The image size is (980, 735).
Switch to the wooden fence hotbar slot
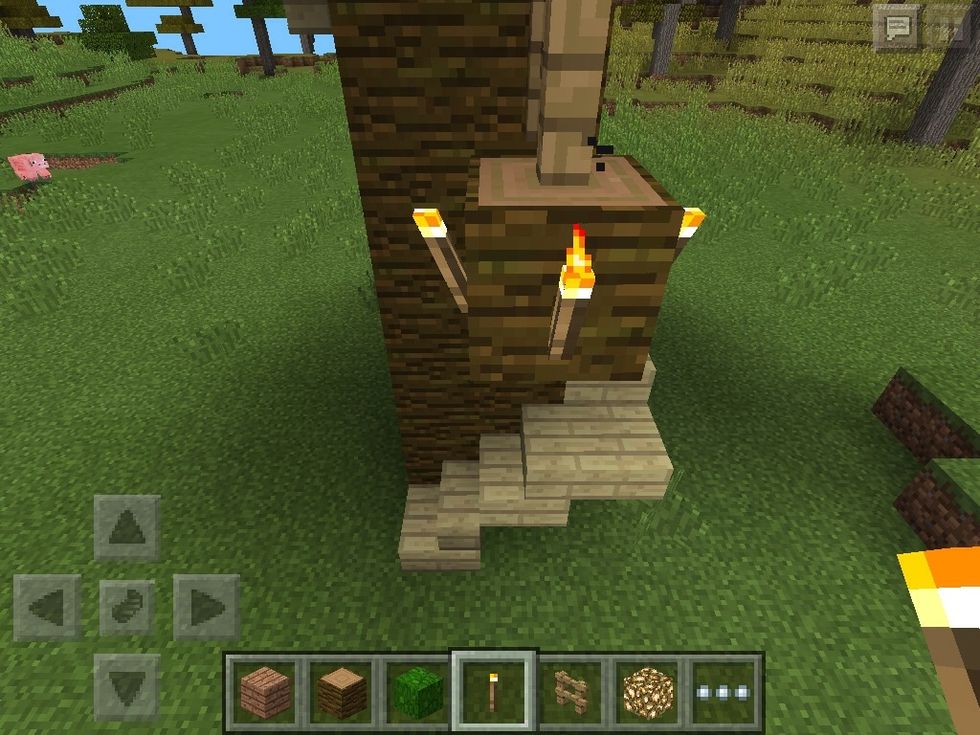[571, 692]
